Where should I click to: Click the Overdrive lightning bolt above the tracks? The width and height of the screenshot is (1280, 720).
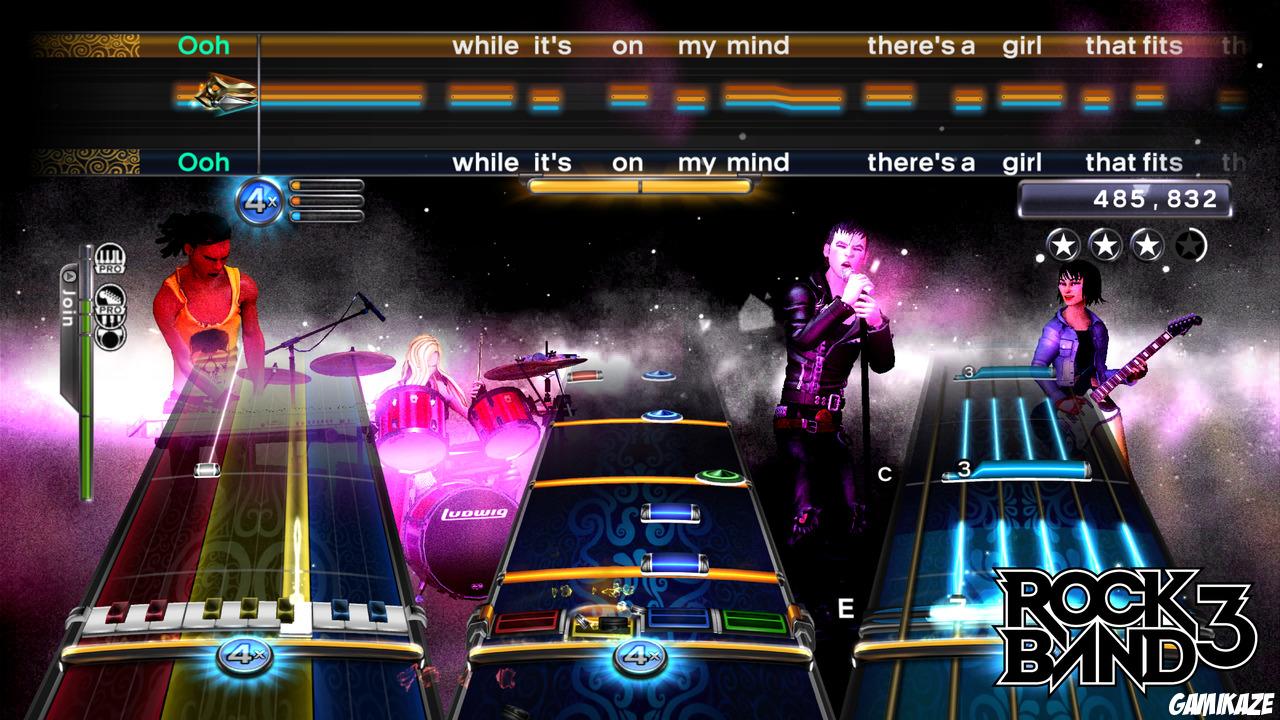(x=225, y=95)
